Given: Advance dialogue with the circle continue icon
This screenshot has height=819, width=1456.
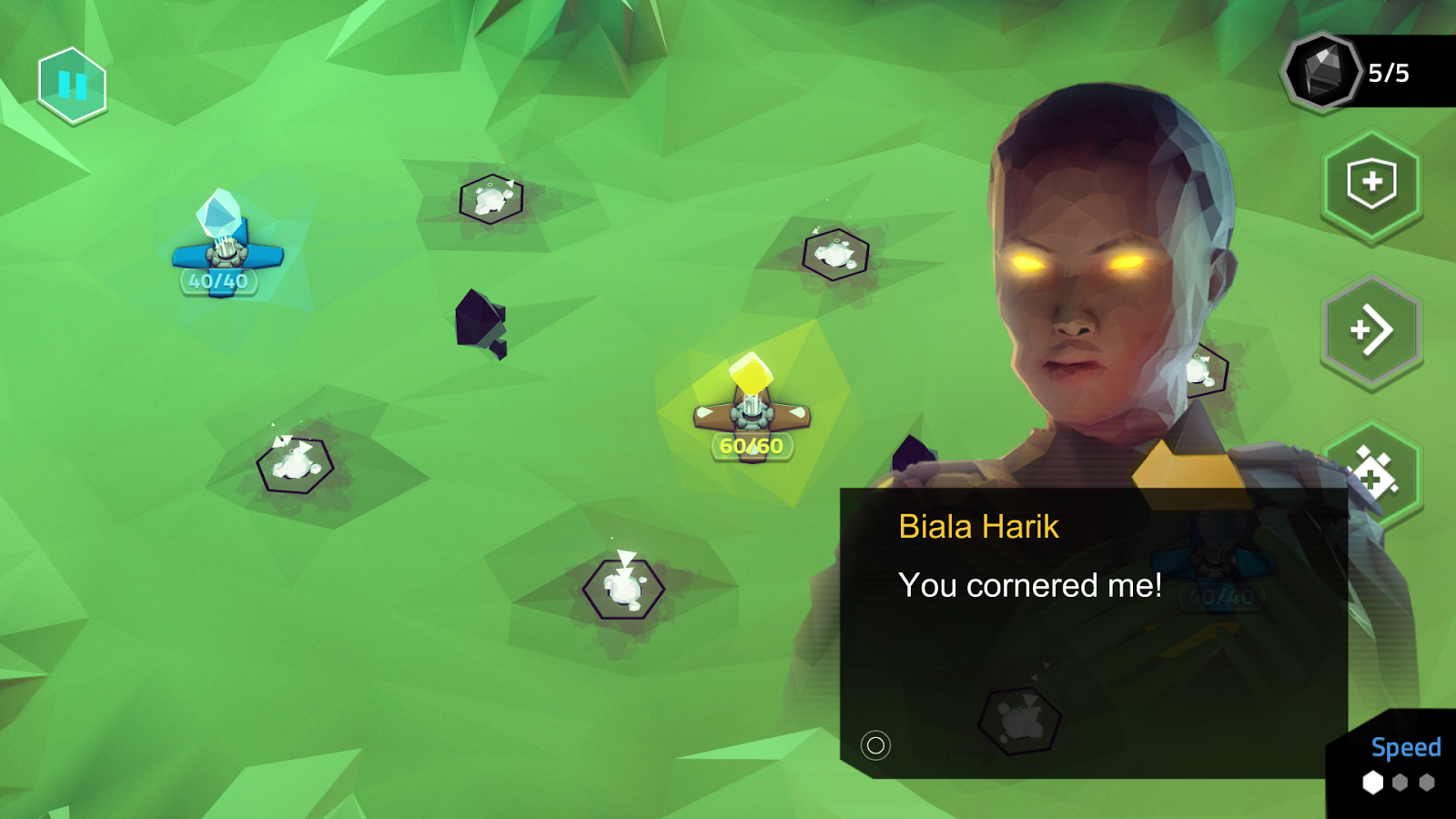Looking at the screenshot, I should 875,746.
